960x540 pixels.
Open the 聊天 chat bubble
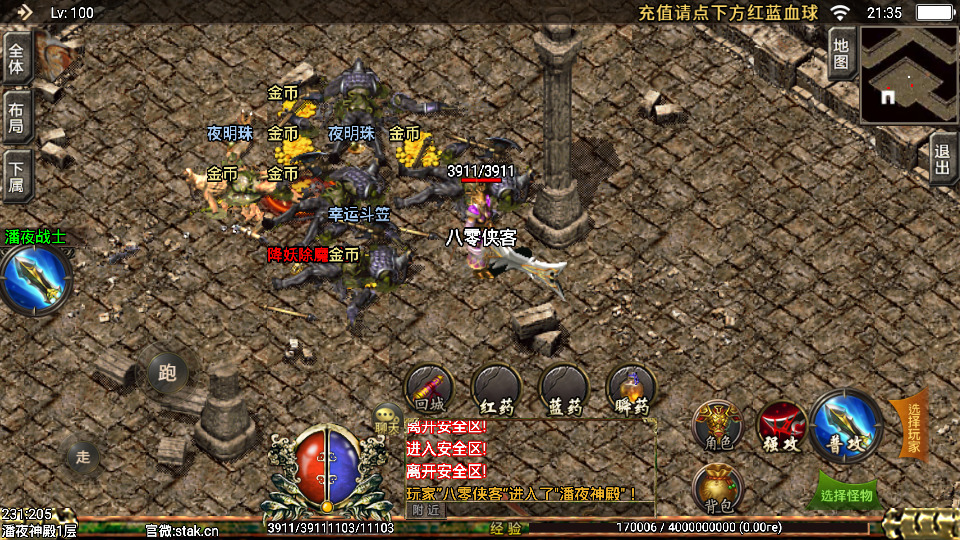tap(387, 419)
